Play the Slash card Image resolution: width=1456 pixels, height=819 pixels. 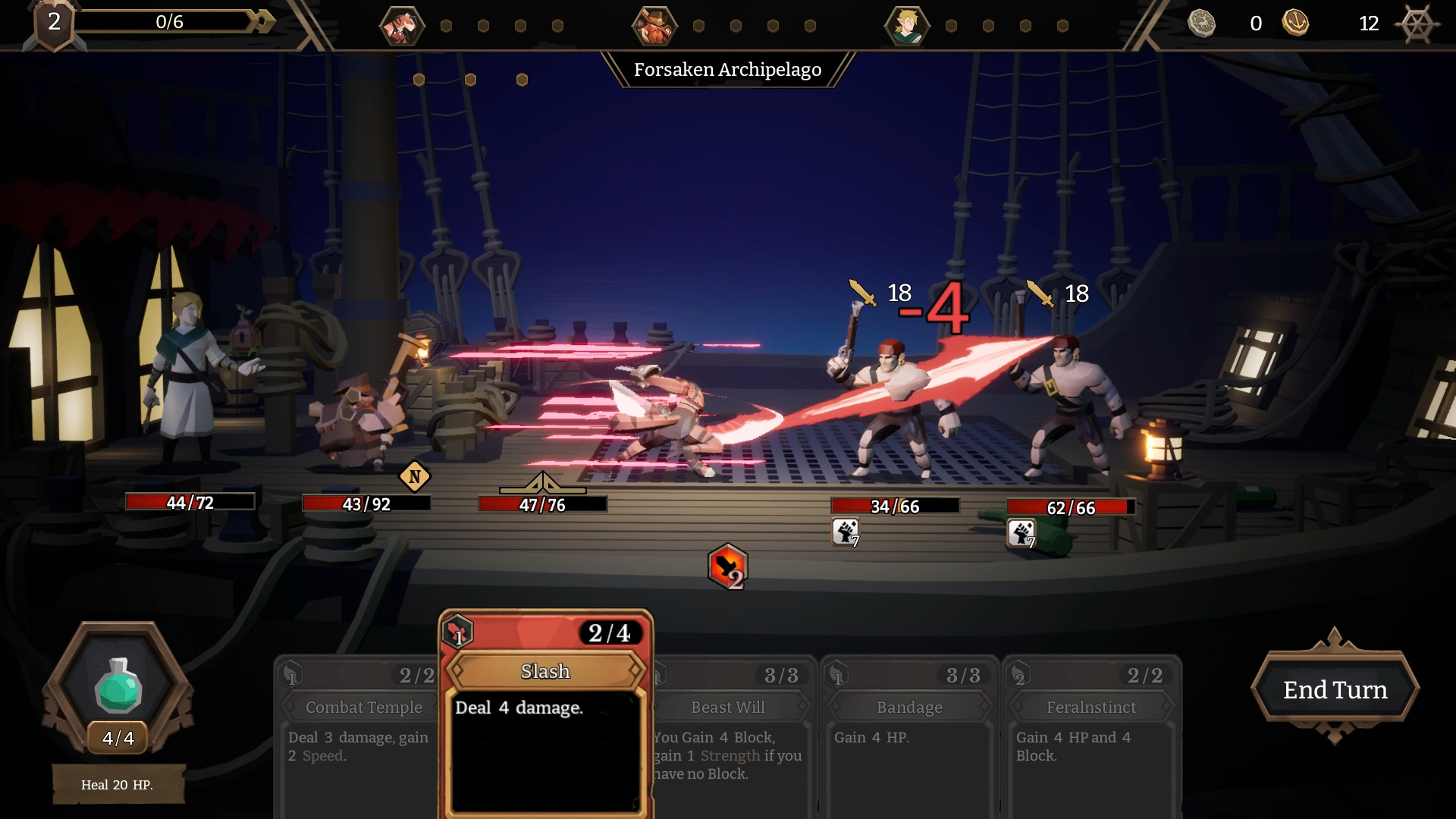pyautogui.click(x=545, y=713)
